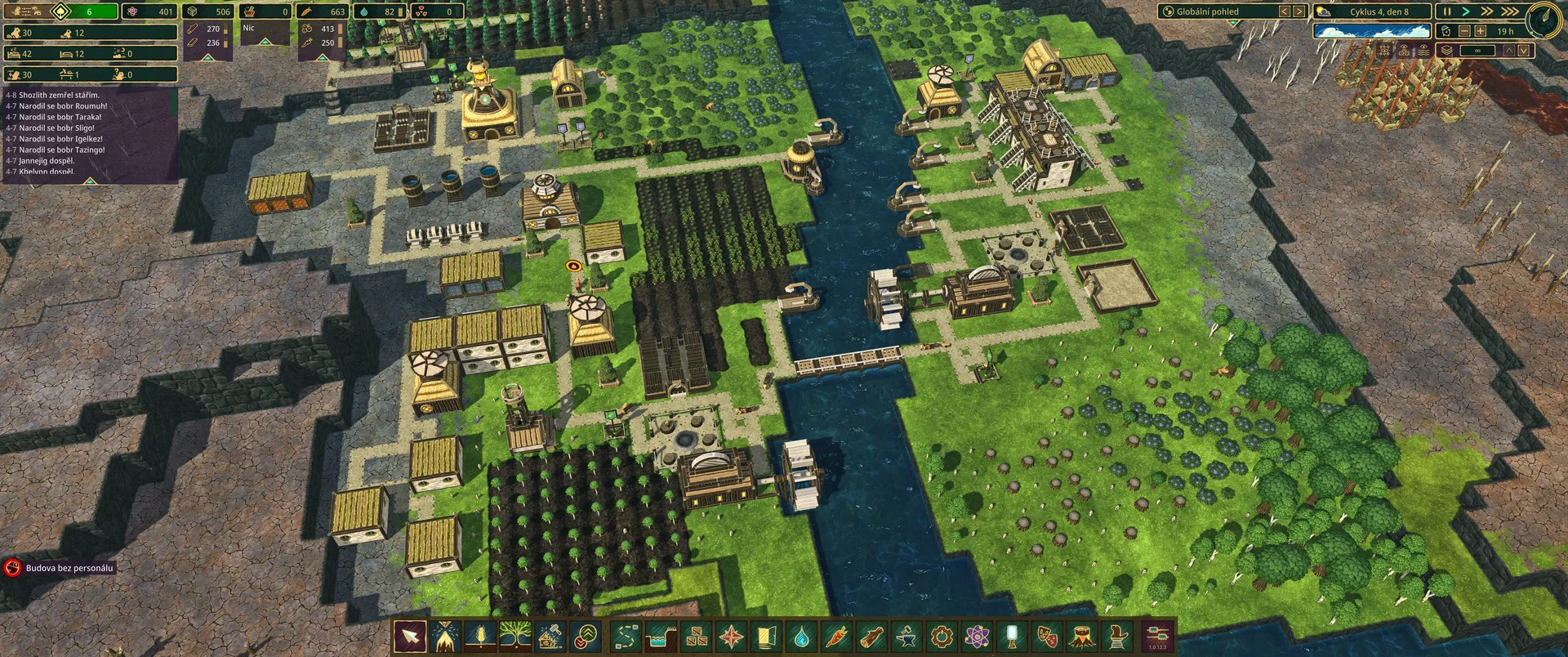Image resolution: width=1568 pixels, height=657 pixels.
Task: Decrease the work hours with minus button
Action: 1464,31
